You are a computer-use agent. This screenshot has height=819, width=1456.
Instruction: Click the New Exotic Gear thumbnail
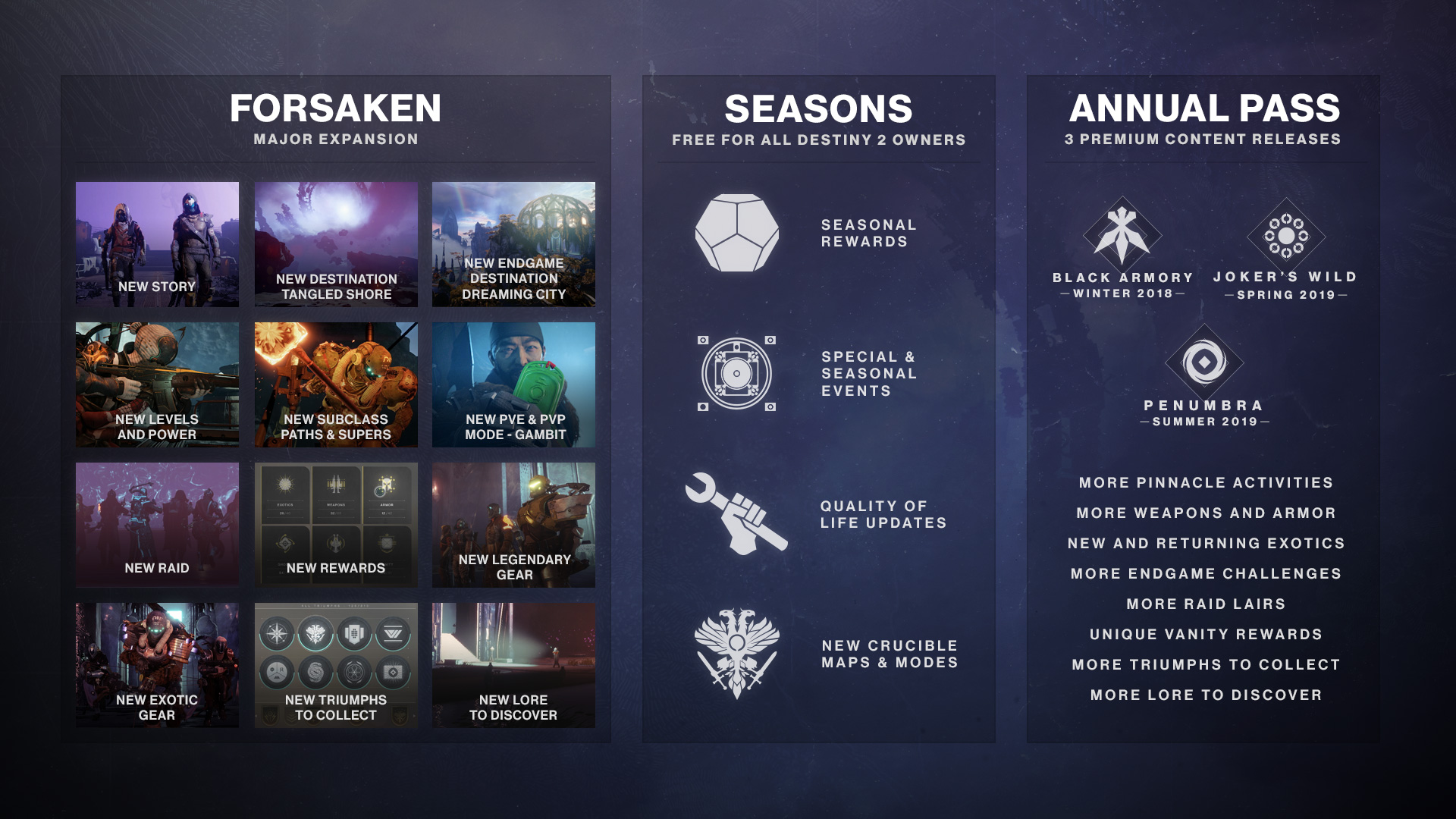click(157, 665)
